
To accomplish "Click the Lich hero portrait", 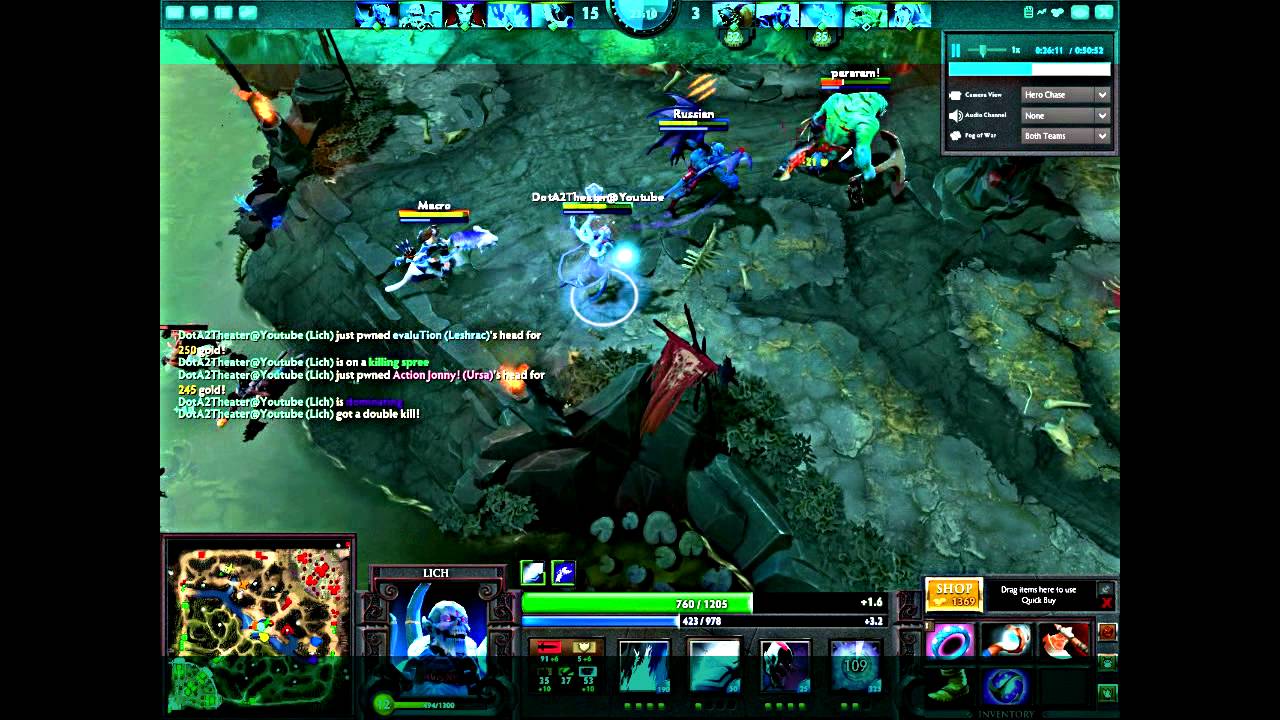I will [437, 625].
